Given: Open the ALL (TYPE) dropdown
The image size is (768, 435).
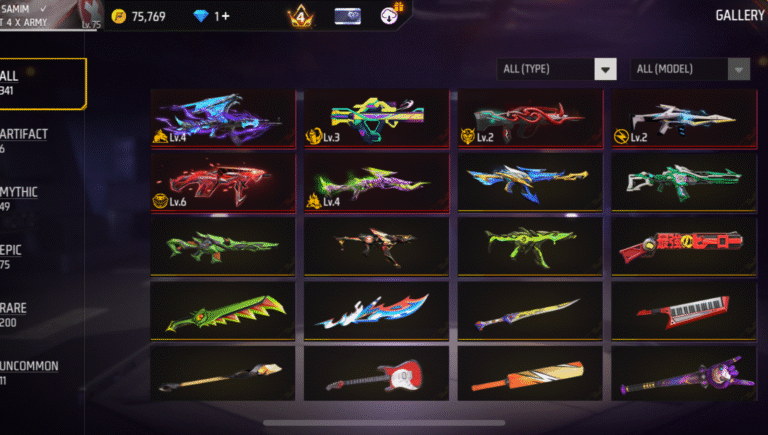Looking at the screenshot, I should point(558,69).
